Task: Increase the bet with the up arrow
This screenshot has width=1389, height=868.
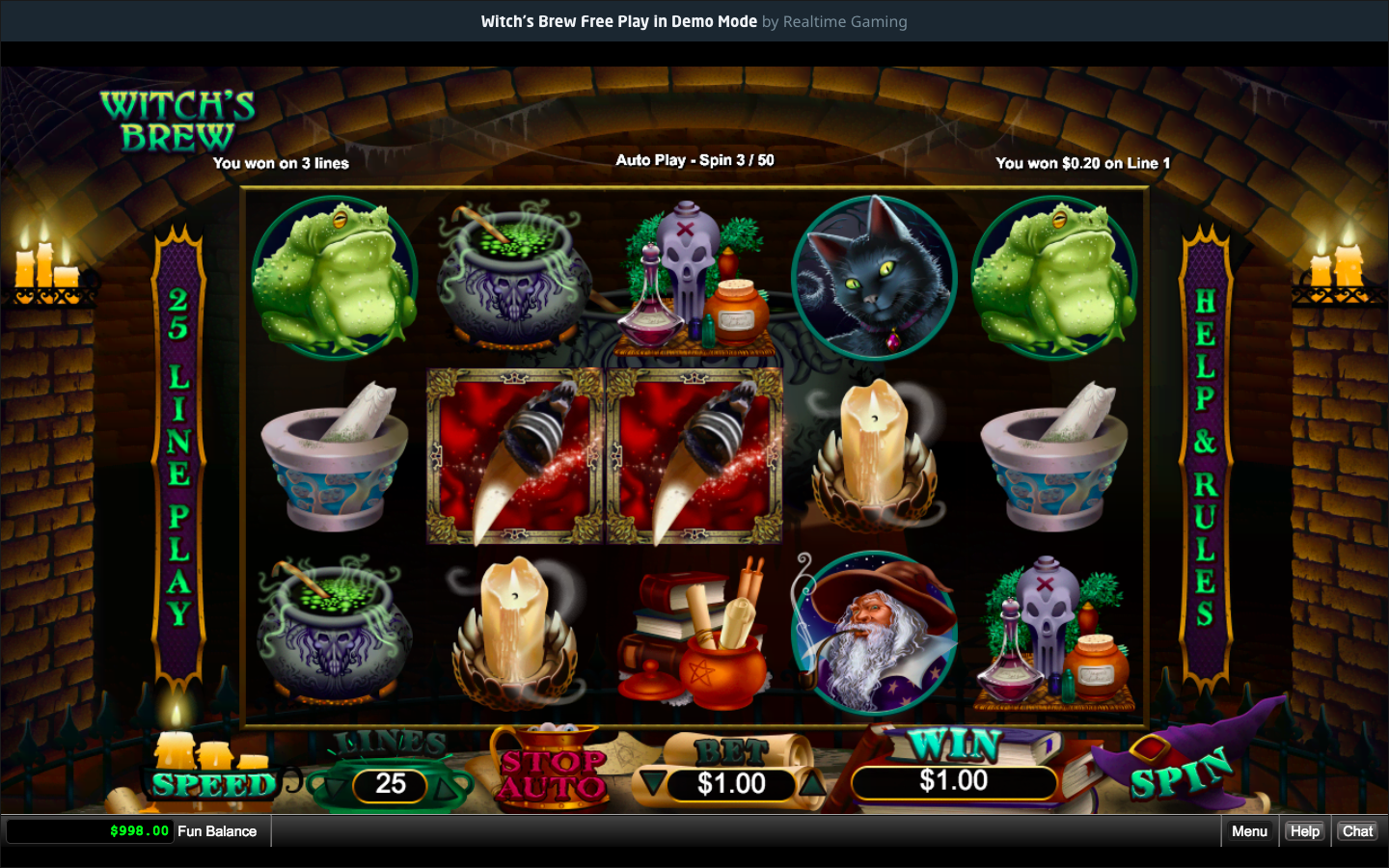Action: (812, 784)
